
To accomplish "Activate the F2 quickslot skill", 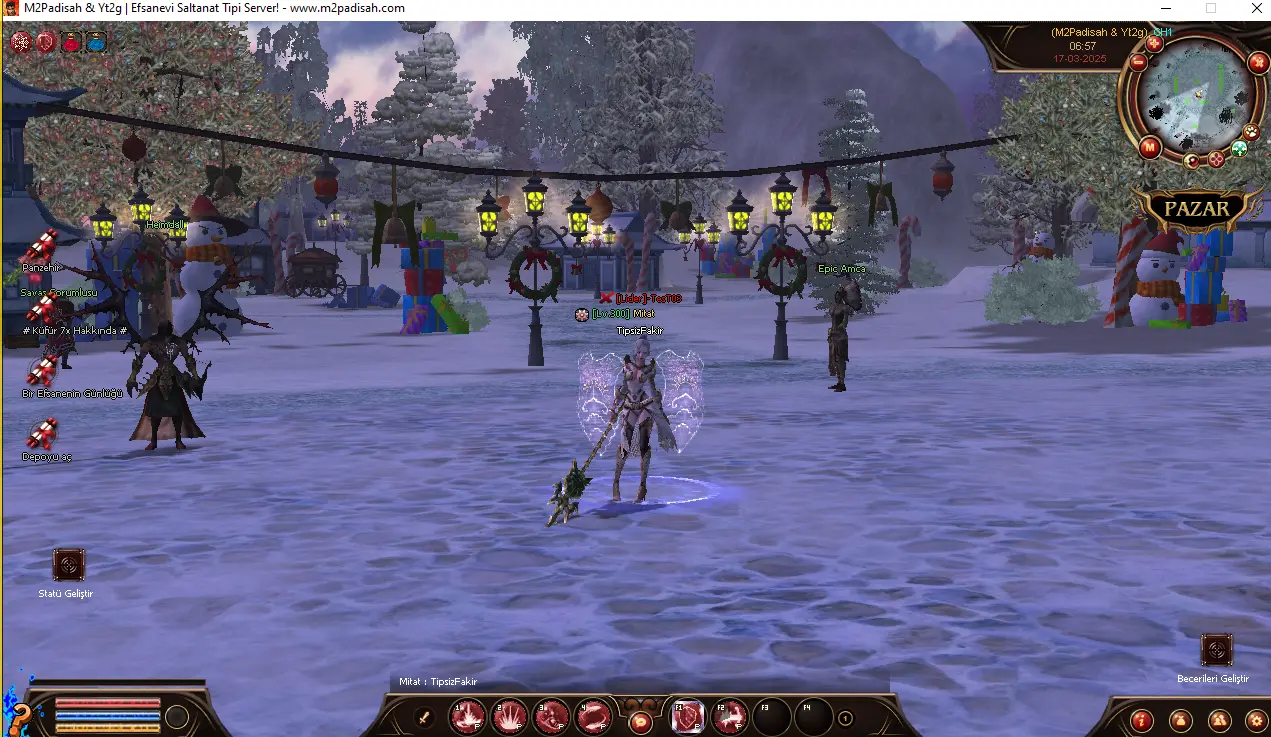I will click(730, 716).
